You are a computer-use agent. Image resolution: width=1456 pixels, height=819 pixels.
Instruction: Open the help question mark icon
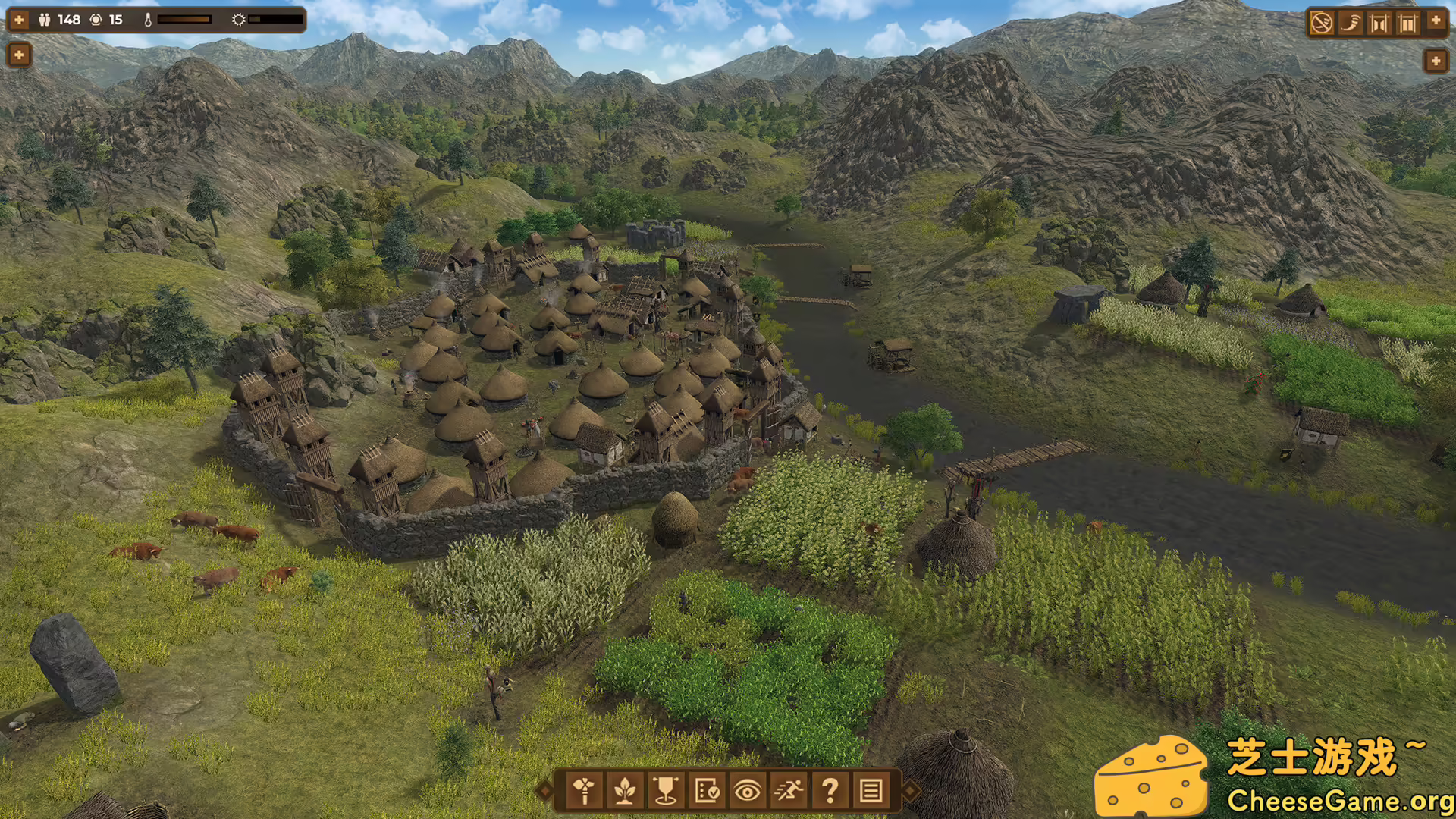pos(832,792)
